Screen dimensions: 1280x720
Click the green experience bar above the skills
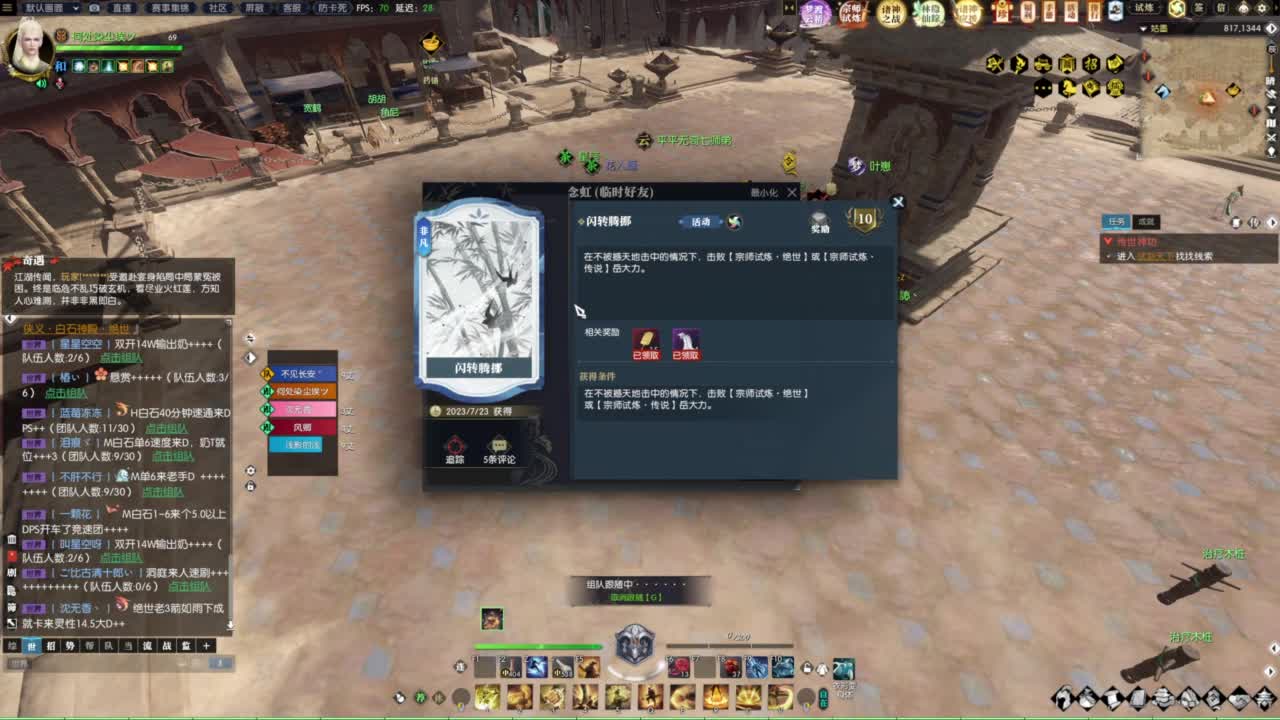click(x=537, y=646)
